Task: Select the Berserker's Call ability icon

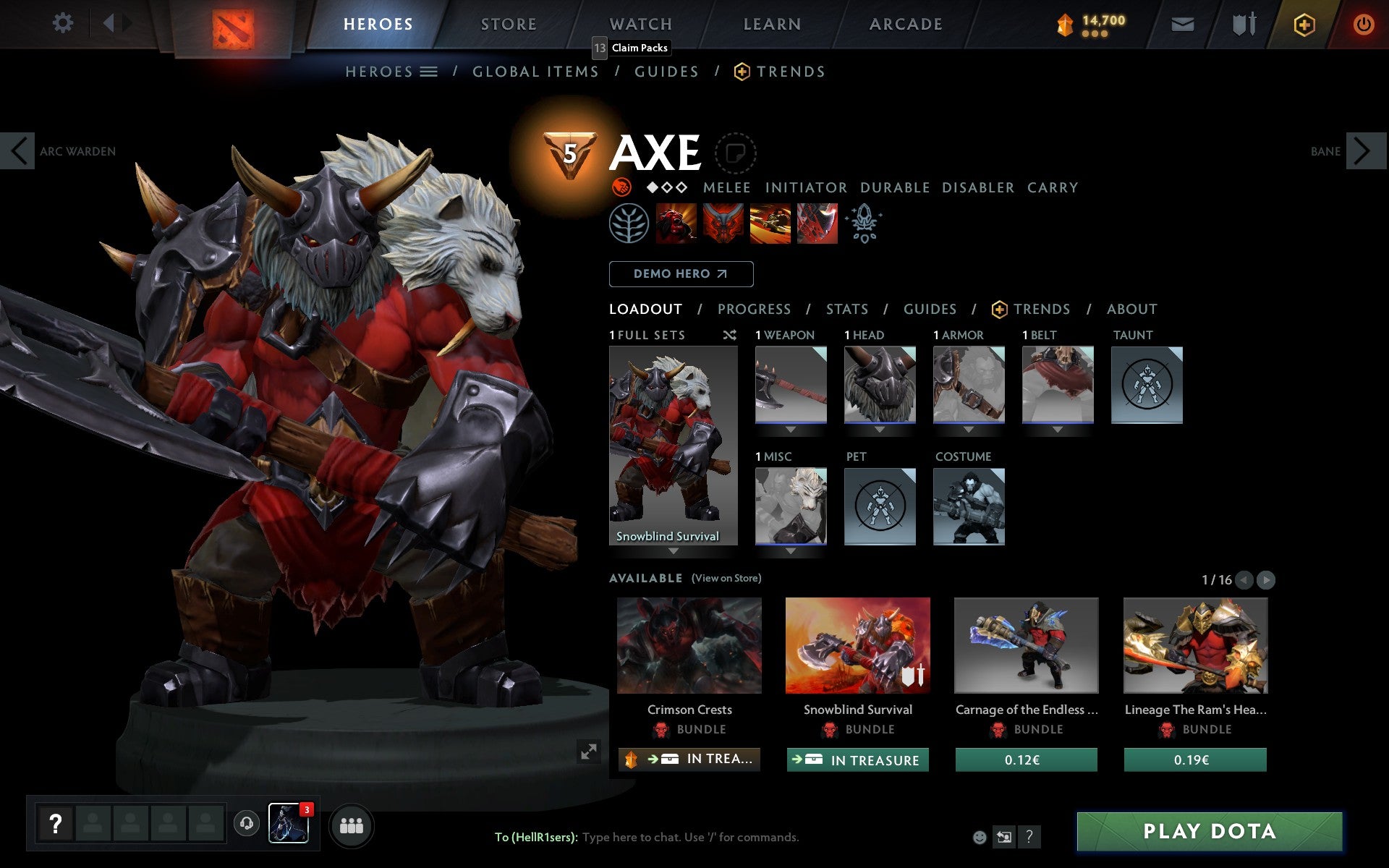Action: click(676, 224)
